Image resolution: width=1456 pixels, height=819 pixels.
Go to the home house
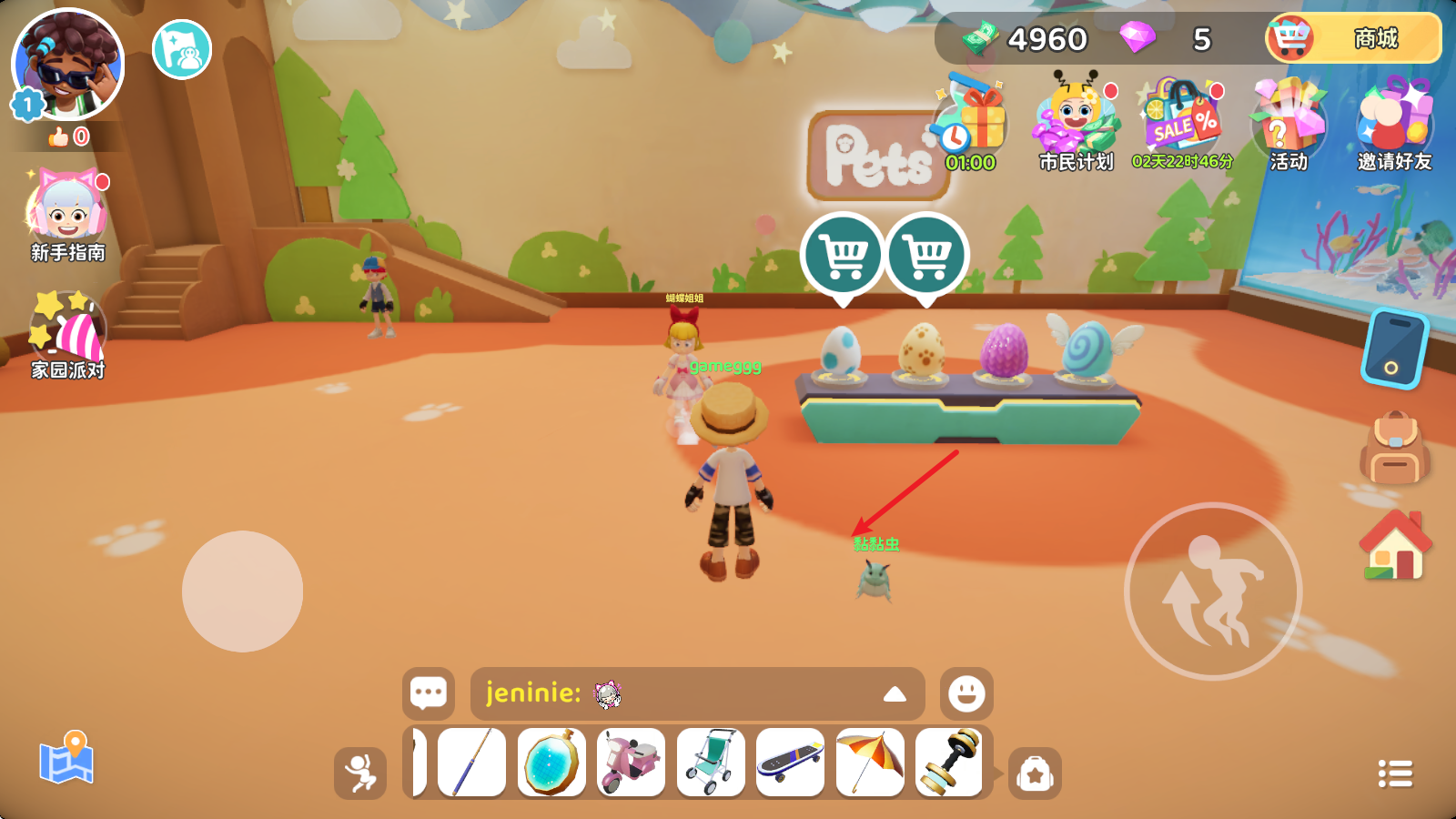[x=1394, y=546]
